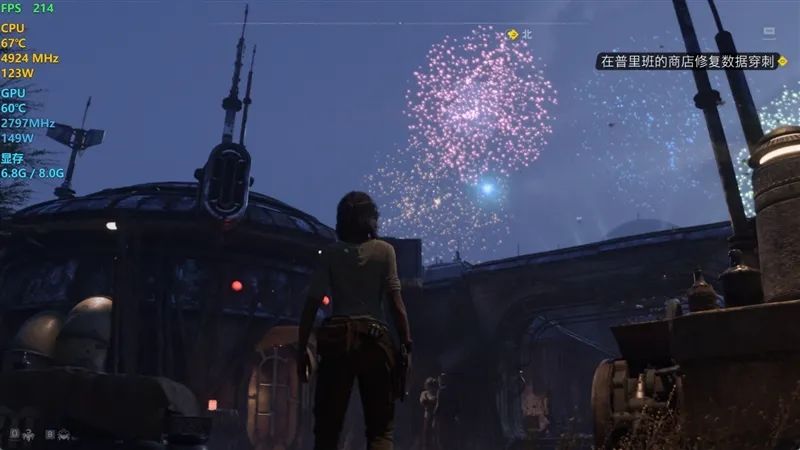Select the quest objective about Preeban's shop
This screenshot has width=800, height=450.
(x=686, y=61)
